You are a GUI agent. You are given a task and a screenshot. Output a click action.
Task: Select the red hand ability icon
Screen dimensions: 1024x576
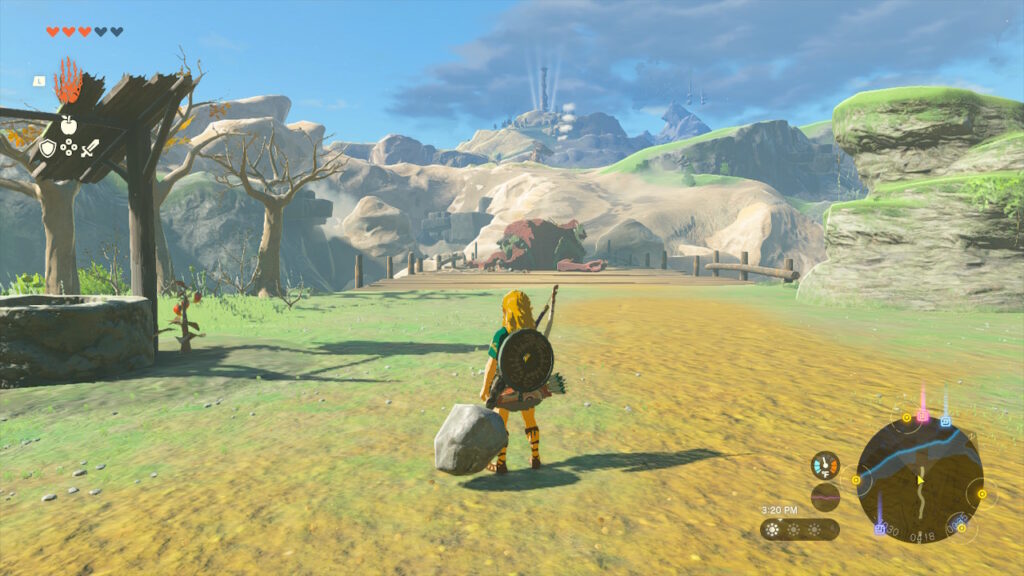click(68, 81)
